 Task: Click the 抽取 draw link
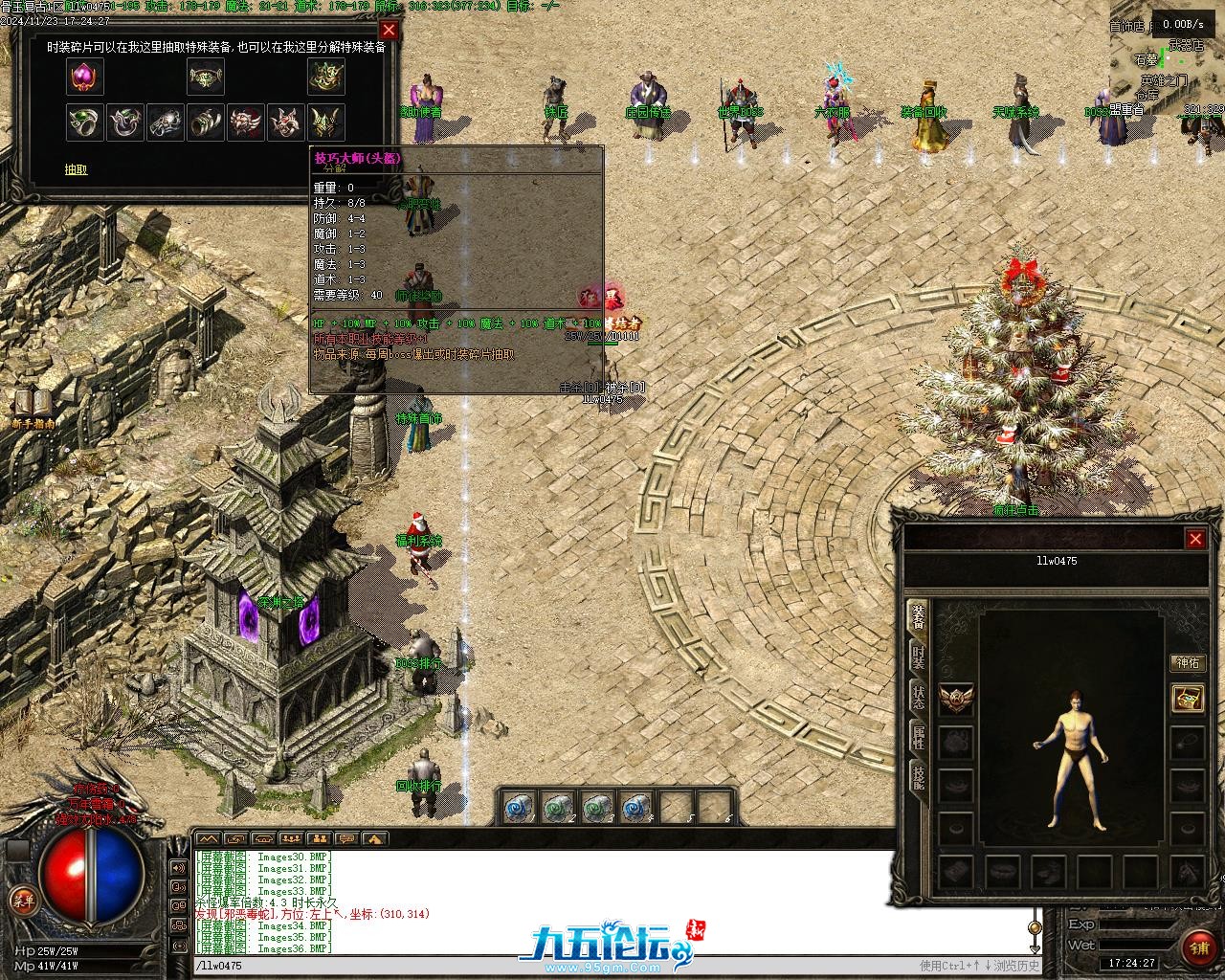[77, 169]
